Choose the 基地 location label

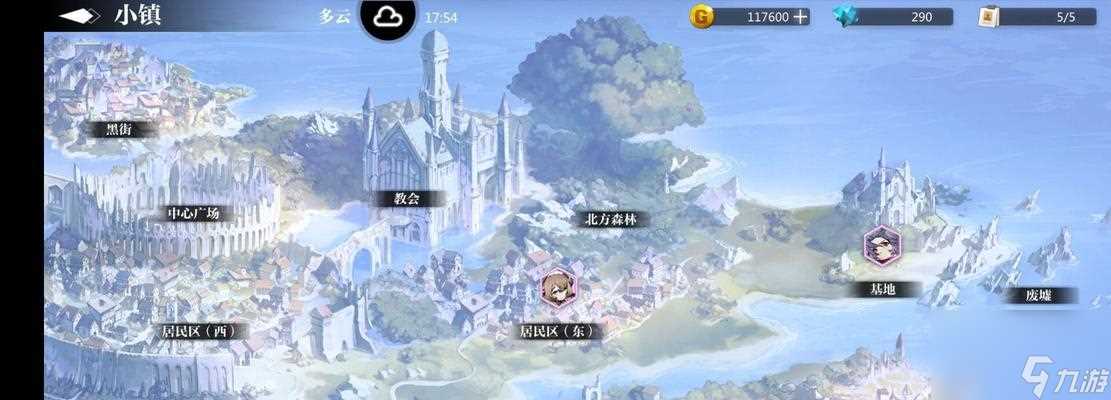pos(882,289)
